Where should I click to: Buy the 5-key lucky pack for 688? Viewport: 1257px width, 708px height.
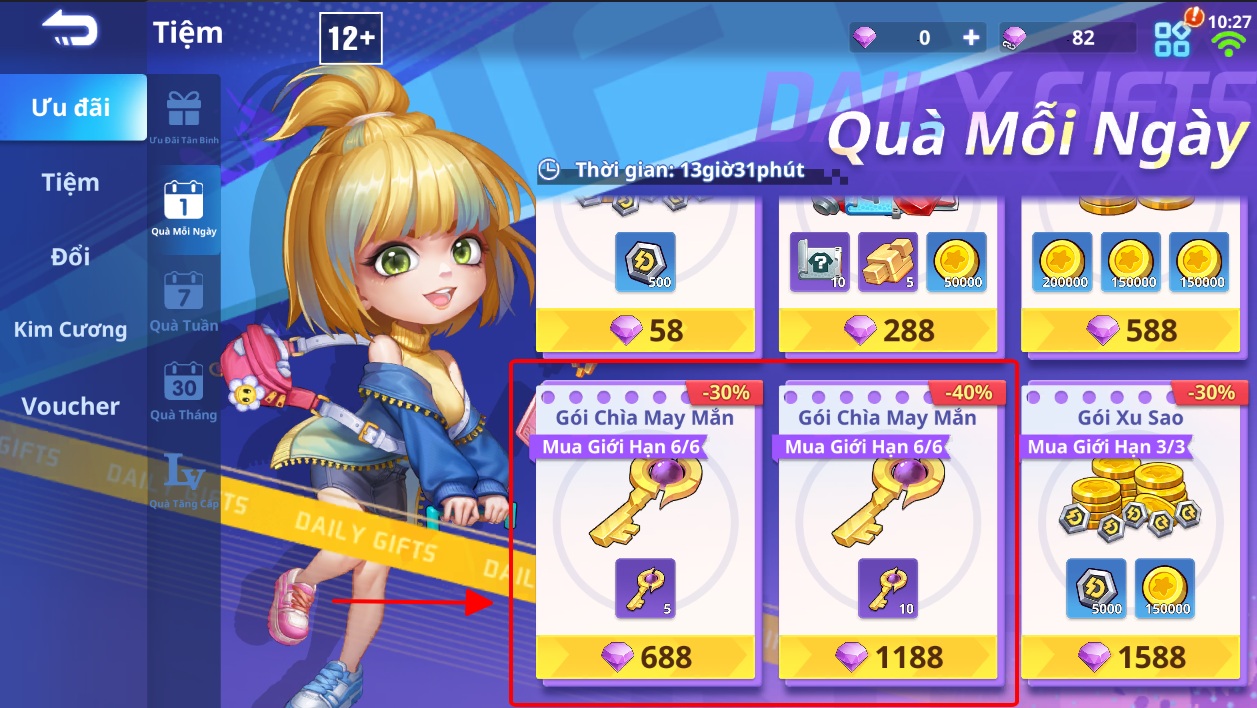click(646, 657)
